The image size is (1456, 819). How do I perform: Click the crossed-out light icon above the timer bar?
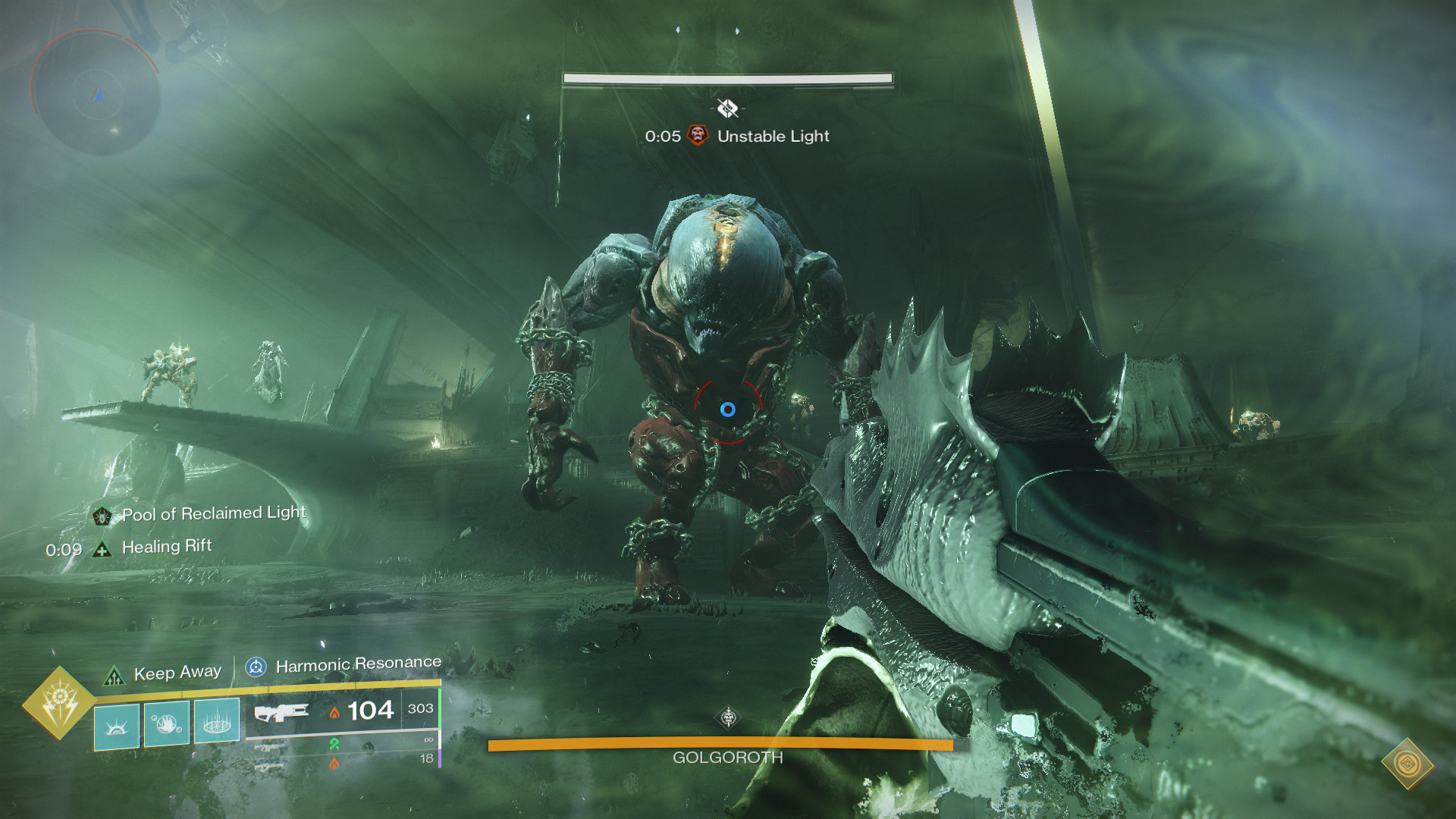click(x=726, y=106)
